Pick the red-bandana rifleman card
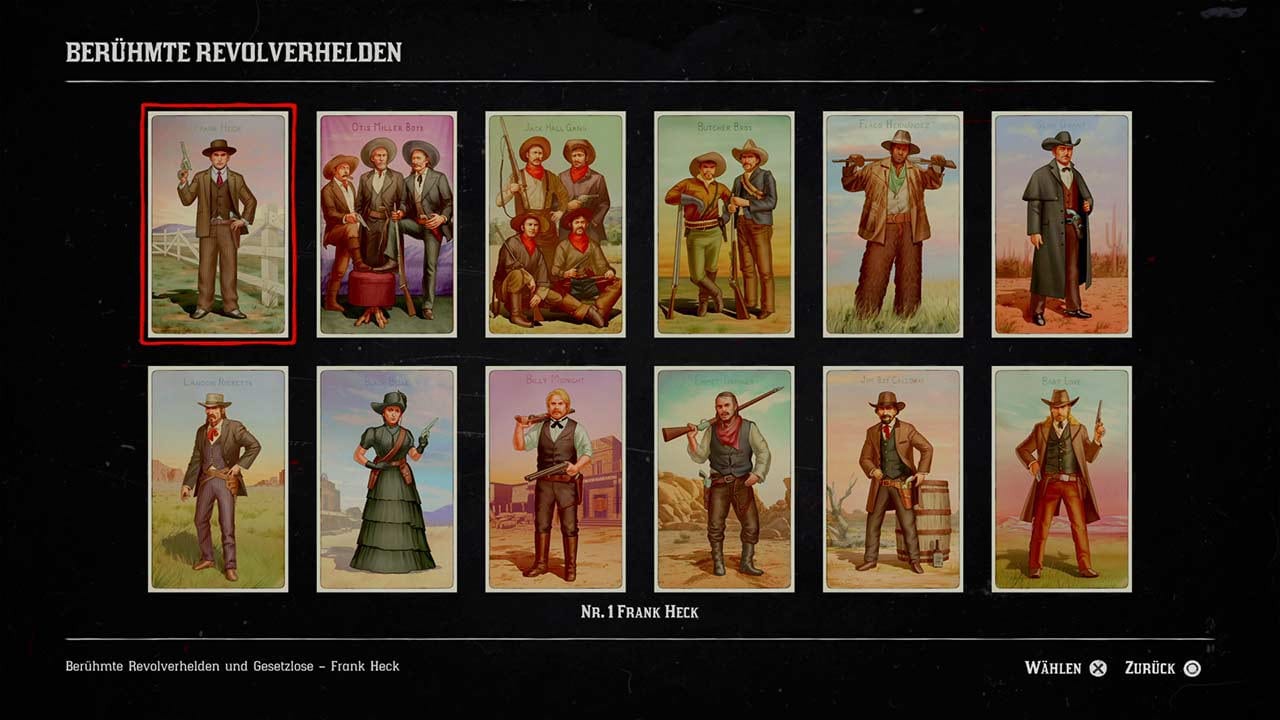This screenshot has height=720, width=1280. (724, 479)
